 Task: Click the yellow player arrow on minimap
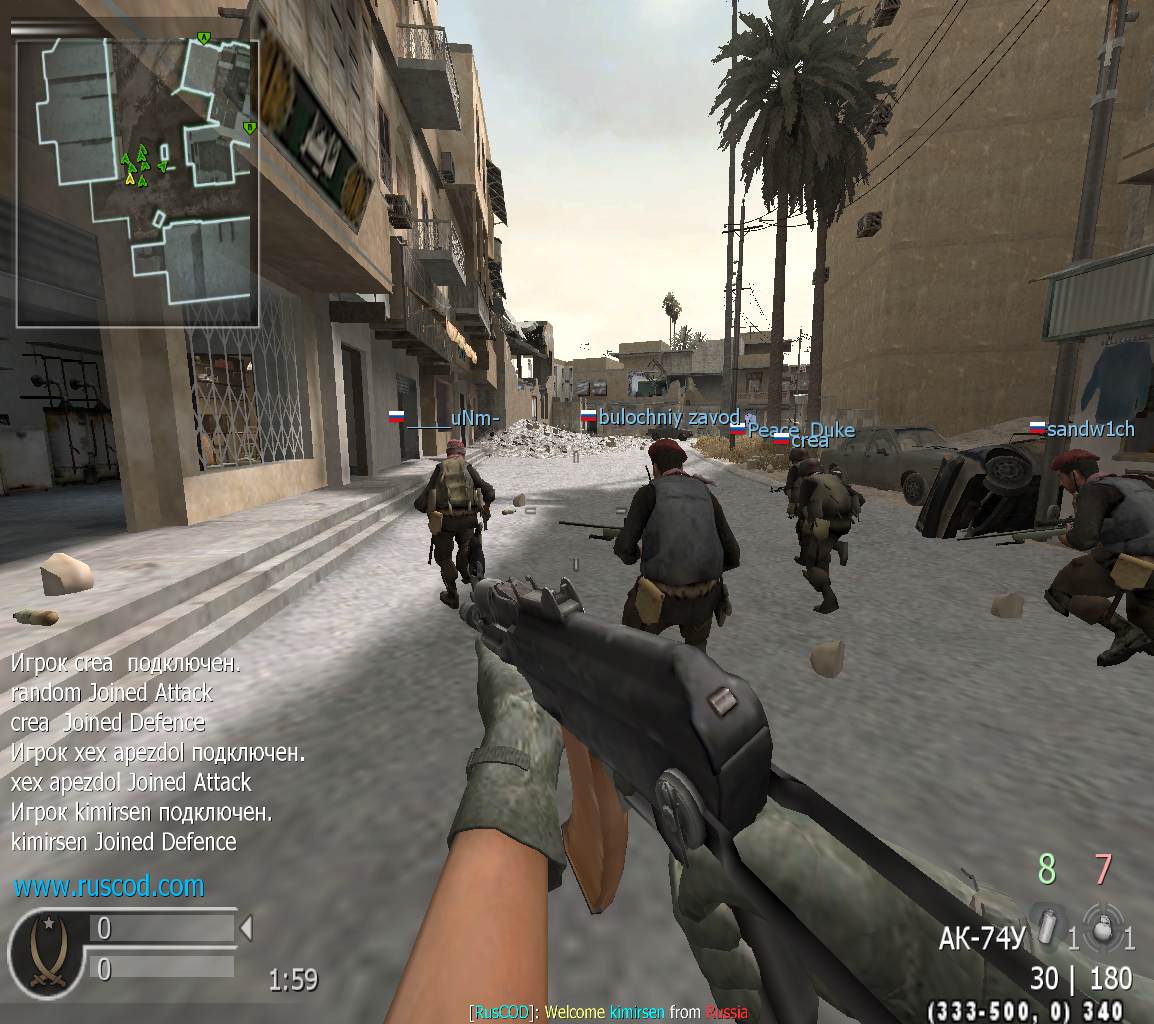(x=130, y=178)
